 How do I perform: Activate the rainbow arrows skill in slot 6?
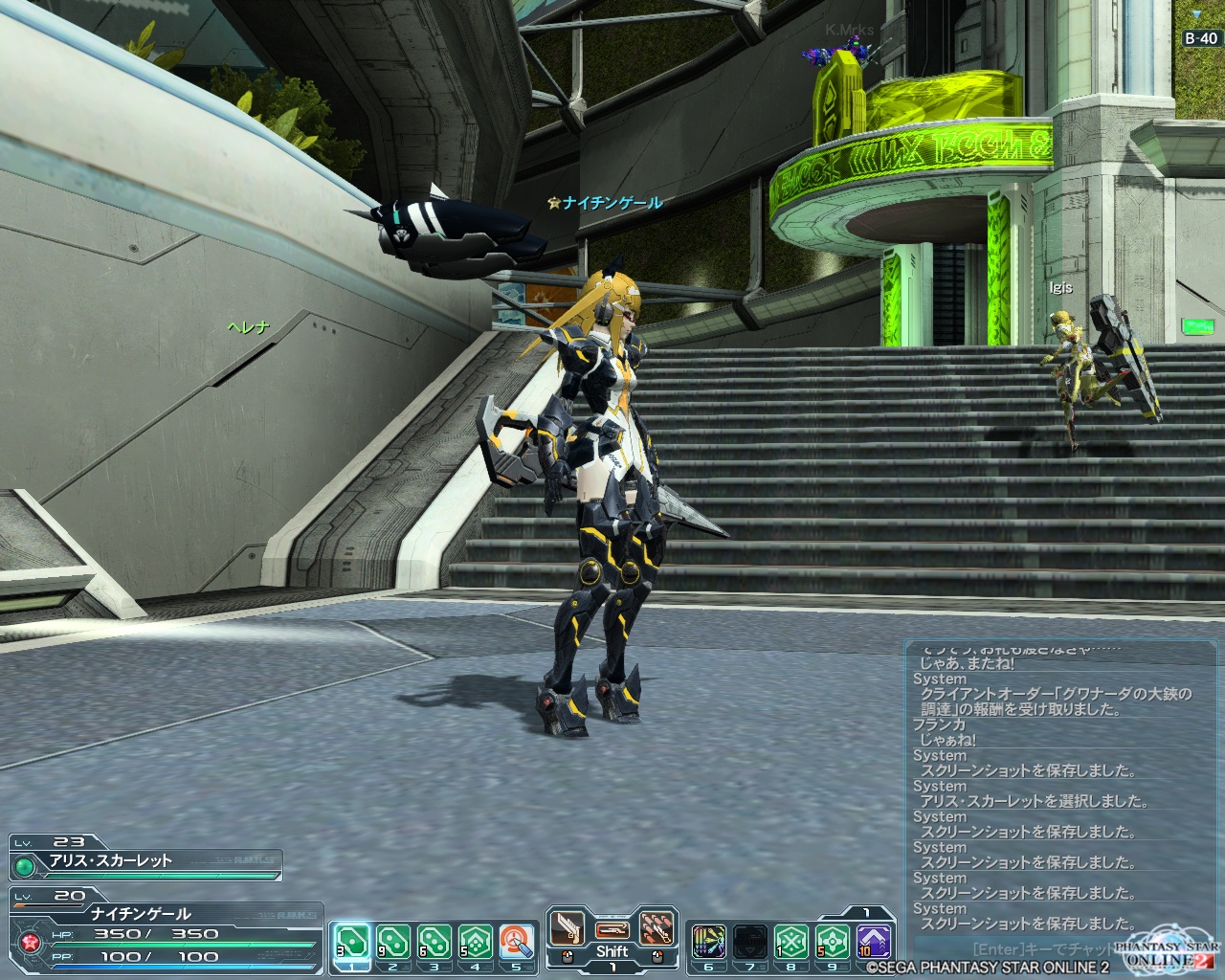coord(708,942)
